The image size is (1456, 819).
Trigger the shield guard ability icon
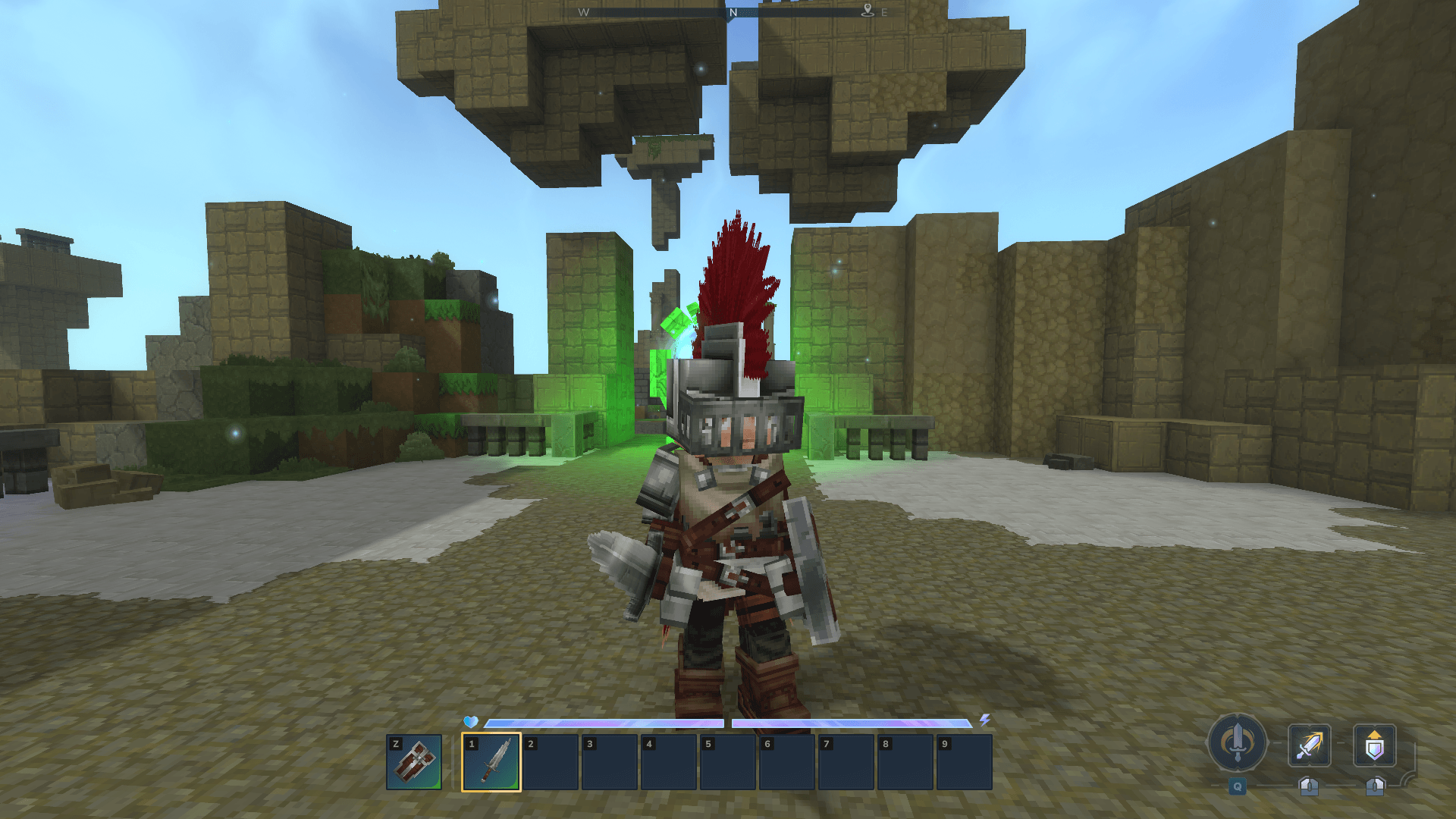point(1374,745)
